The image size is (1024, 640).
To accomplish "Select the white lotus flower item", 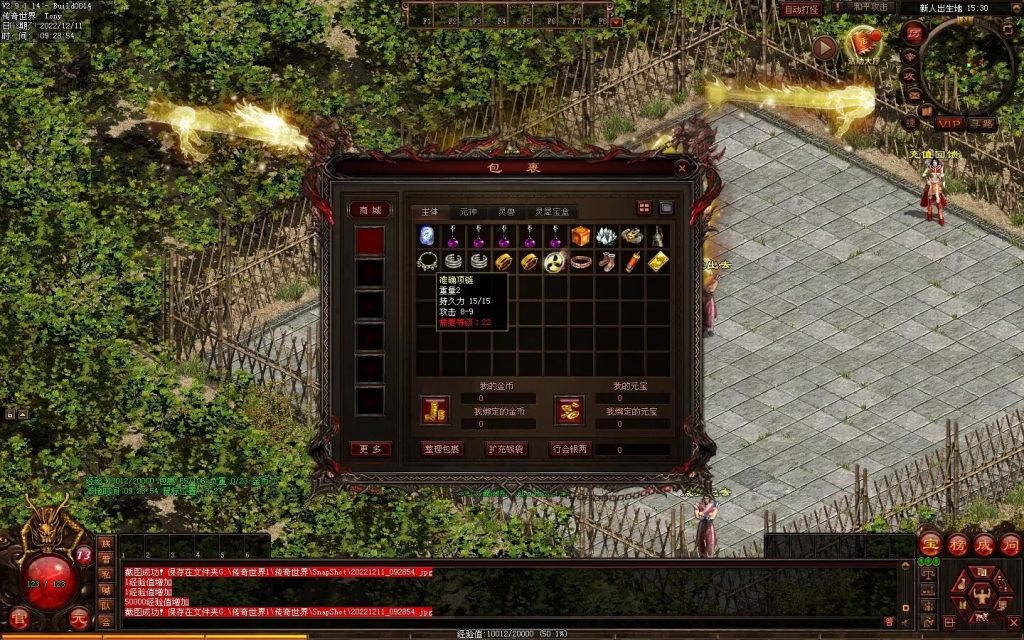I will click(607, 236).
